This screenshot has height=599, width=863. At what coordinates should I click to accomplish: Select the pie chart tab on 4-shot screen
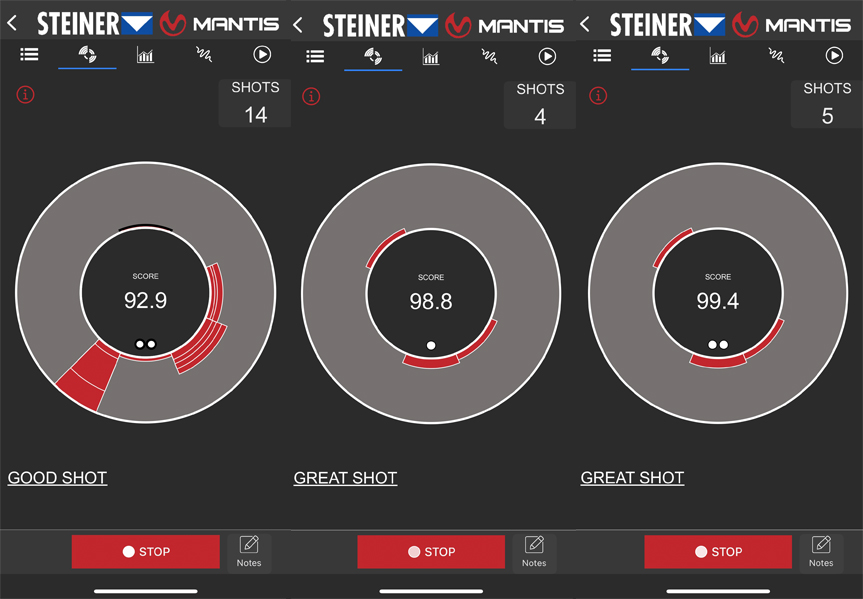click(x=373, y=57)
